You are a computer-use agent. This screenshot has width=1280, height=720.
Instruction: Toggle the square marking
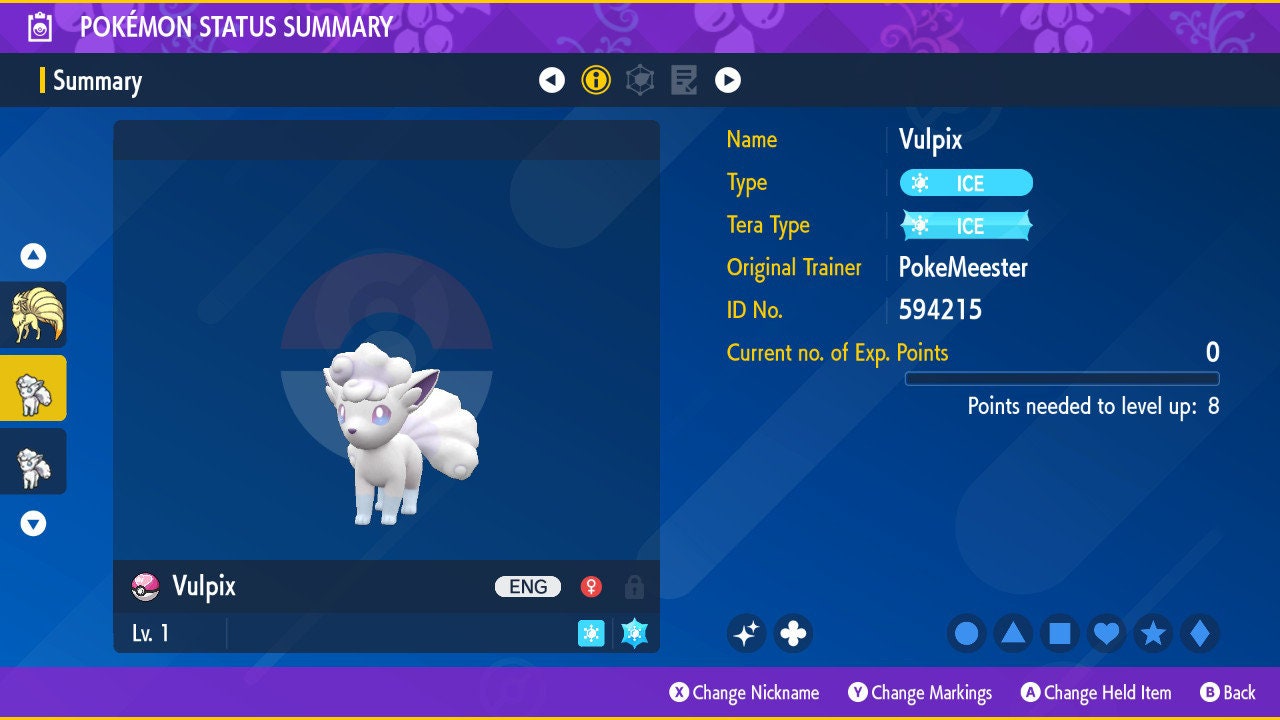tap(1060, 633)
